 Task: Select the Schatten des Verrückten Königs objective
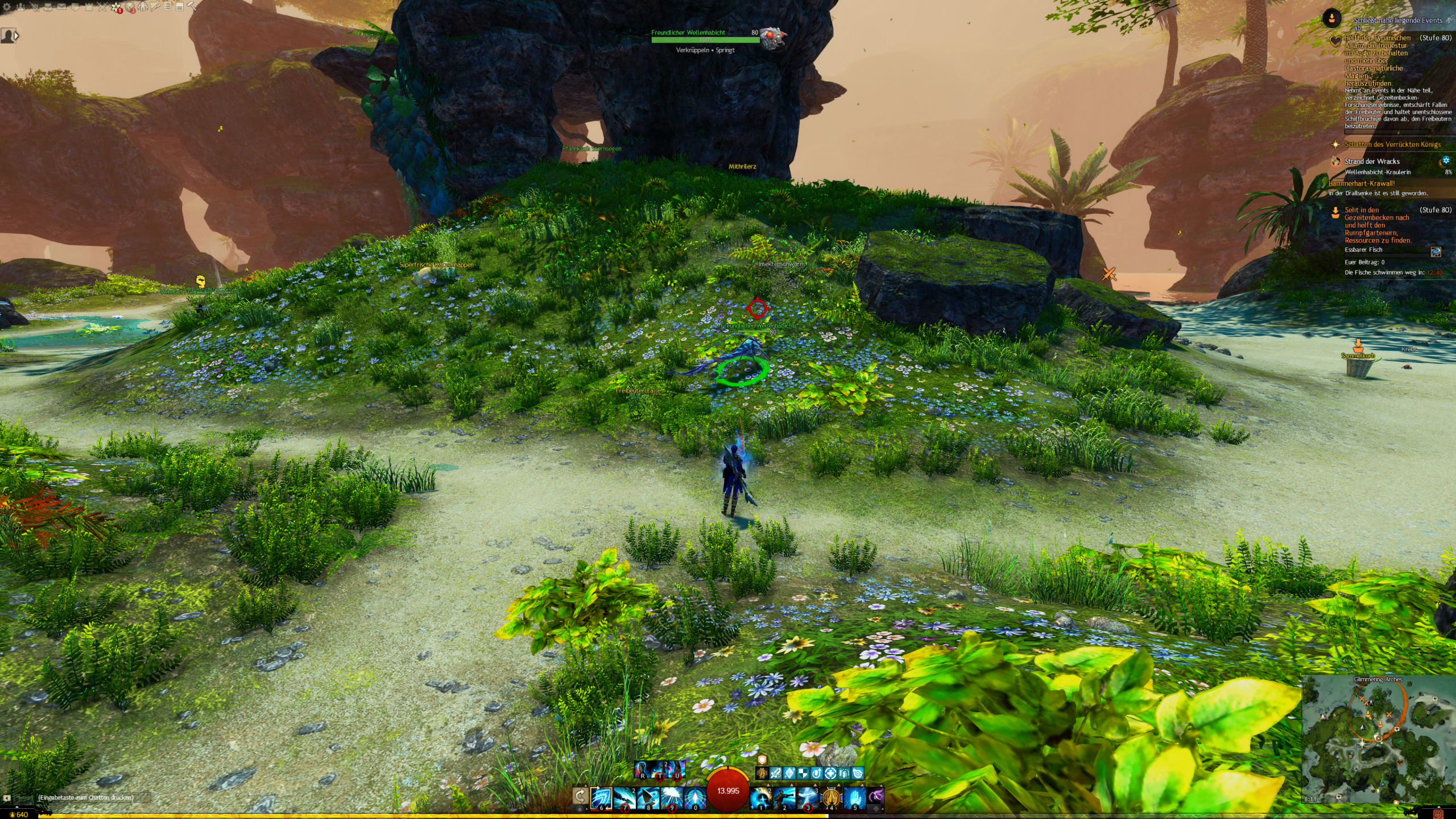tap(1392, 144)
